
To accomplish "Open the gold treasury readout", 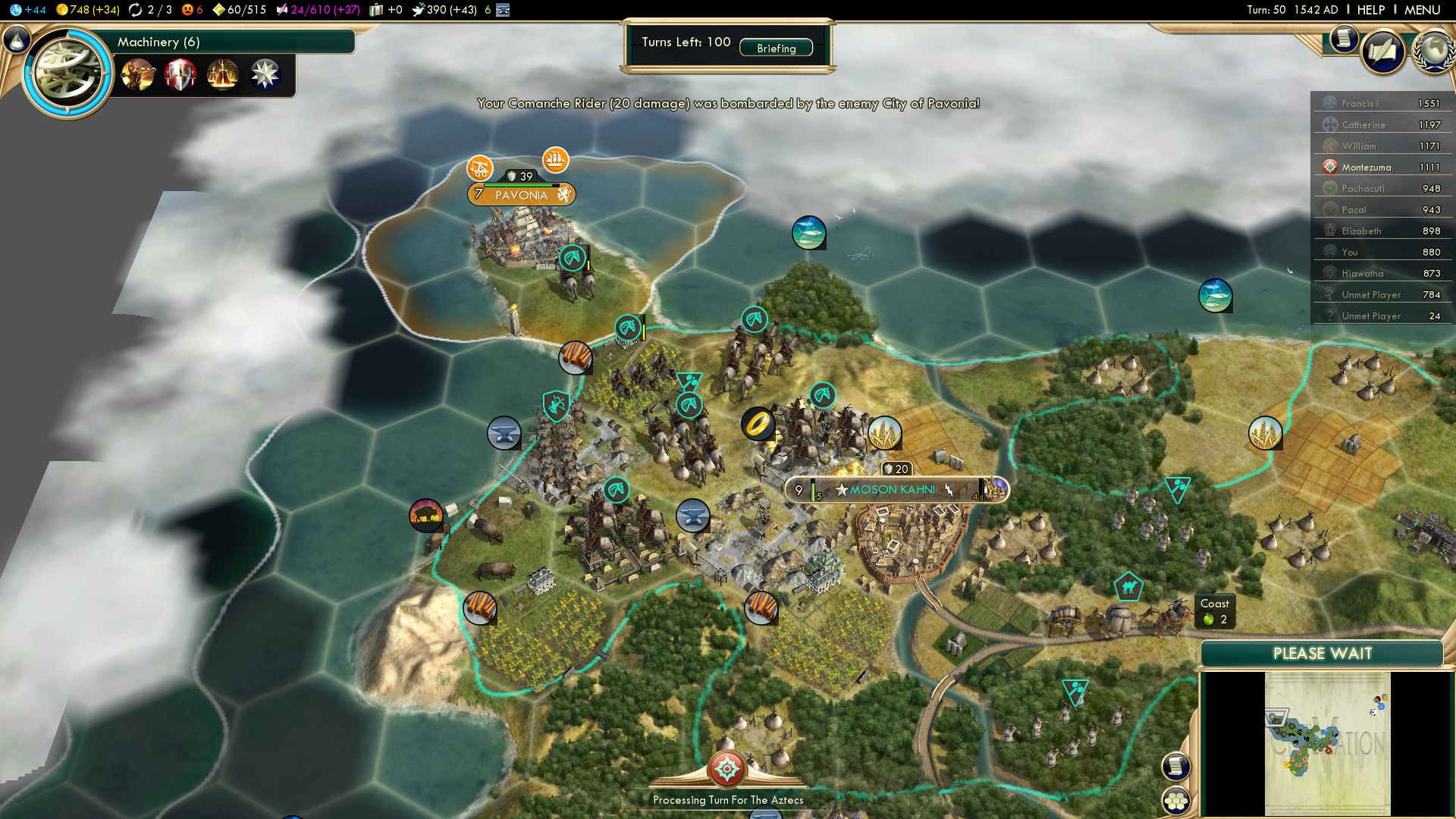I will tap(88, 10).
